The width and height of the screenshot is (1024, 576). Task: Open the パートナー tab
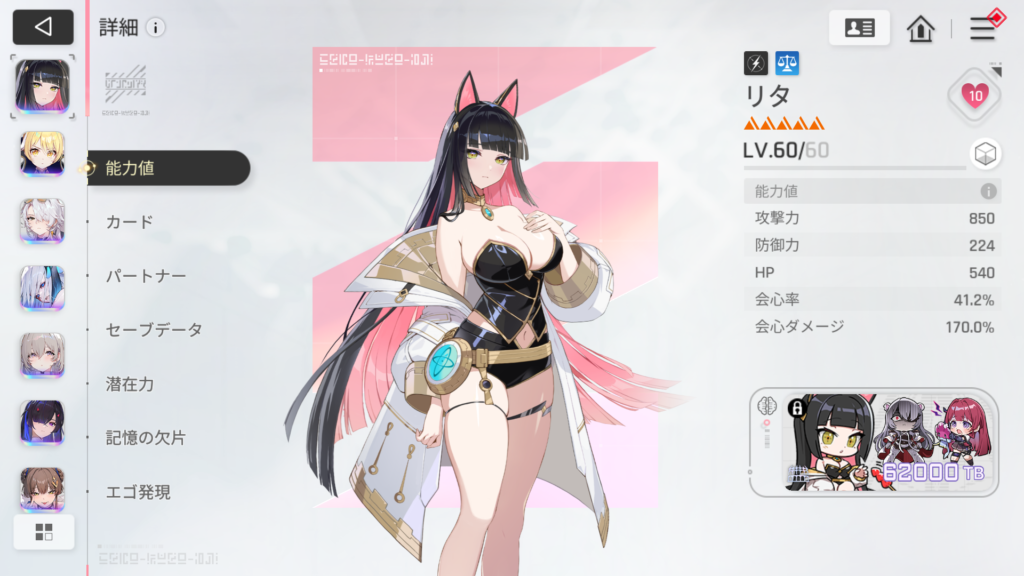tap(146, 276)
